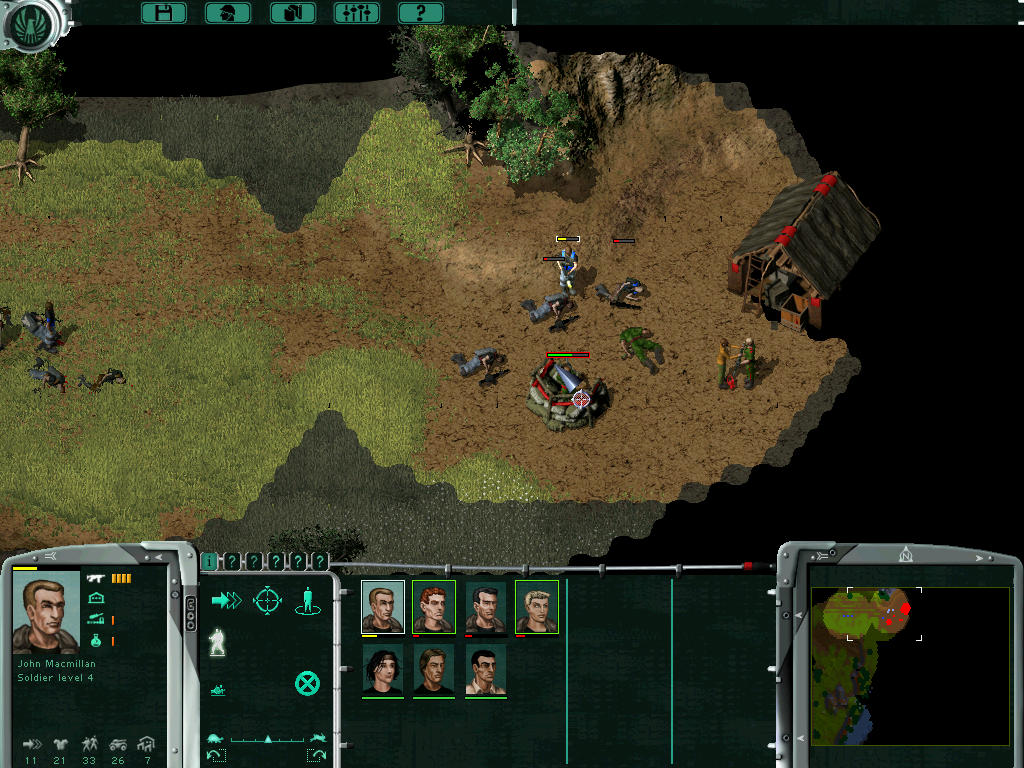Click the prone soldier icon
The image size is (1024, 768).
217,688
